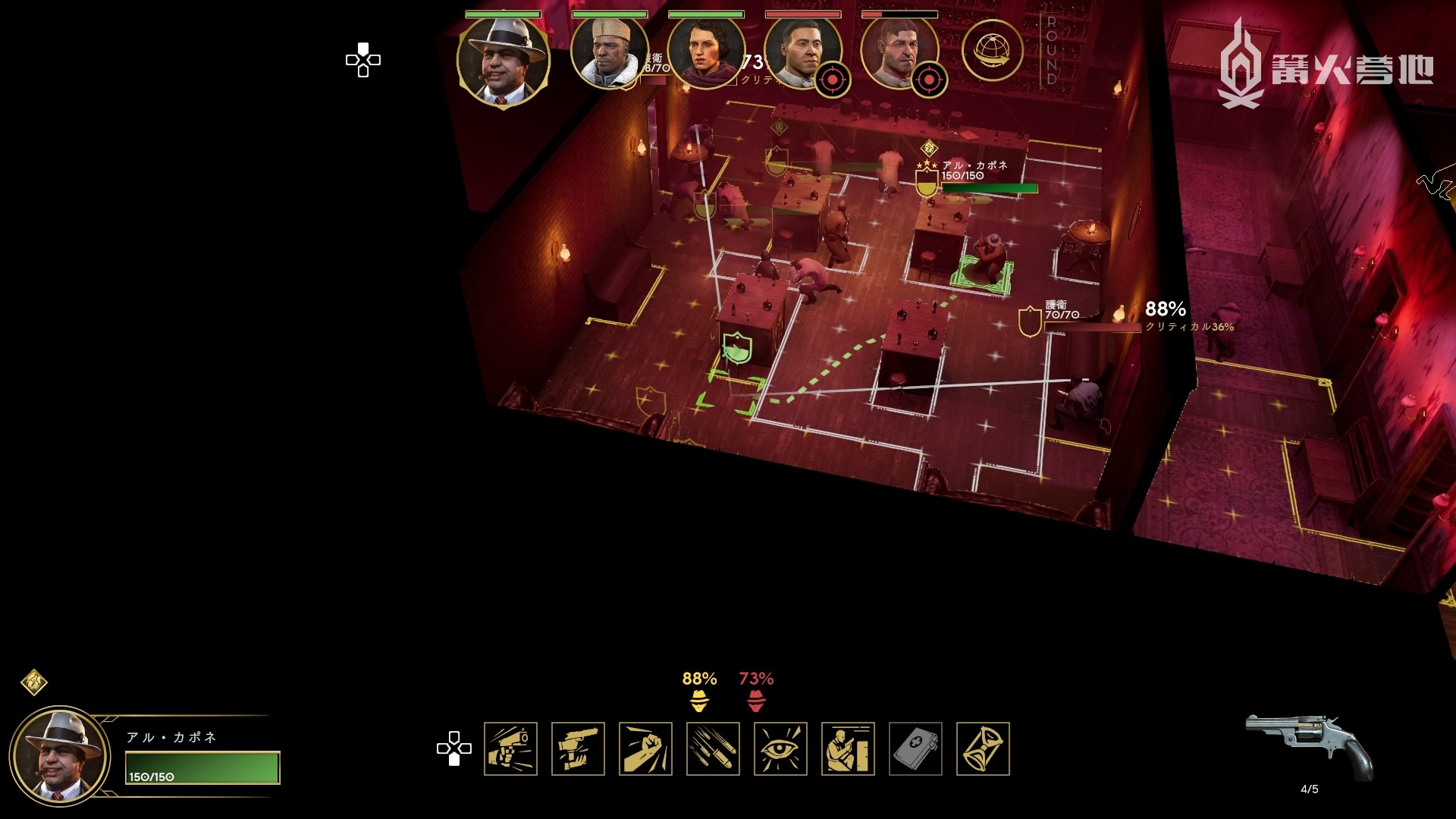Image resolution: width=1456 pixels, height=819 pixels.
Task: Target the first red-barred enemy portrait
Action: (802, 53)
